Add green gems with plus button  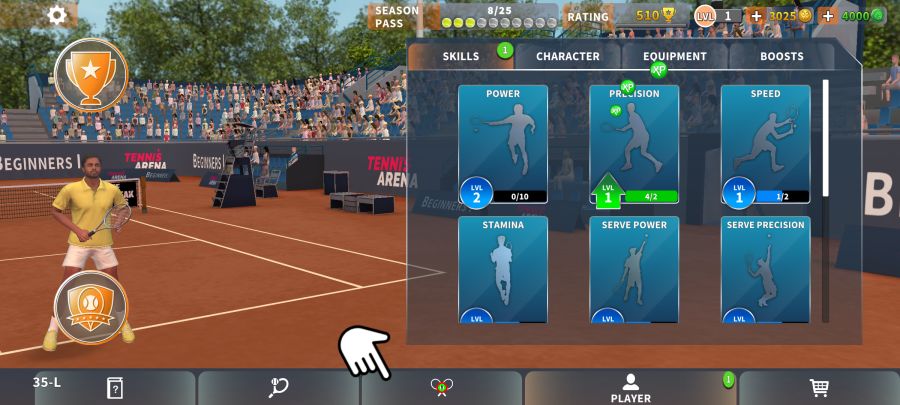tap(828, 16)
